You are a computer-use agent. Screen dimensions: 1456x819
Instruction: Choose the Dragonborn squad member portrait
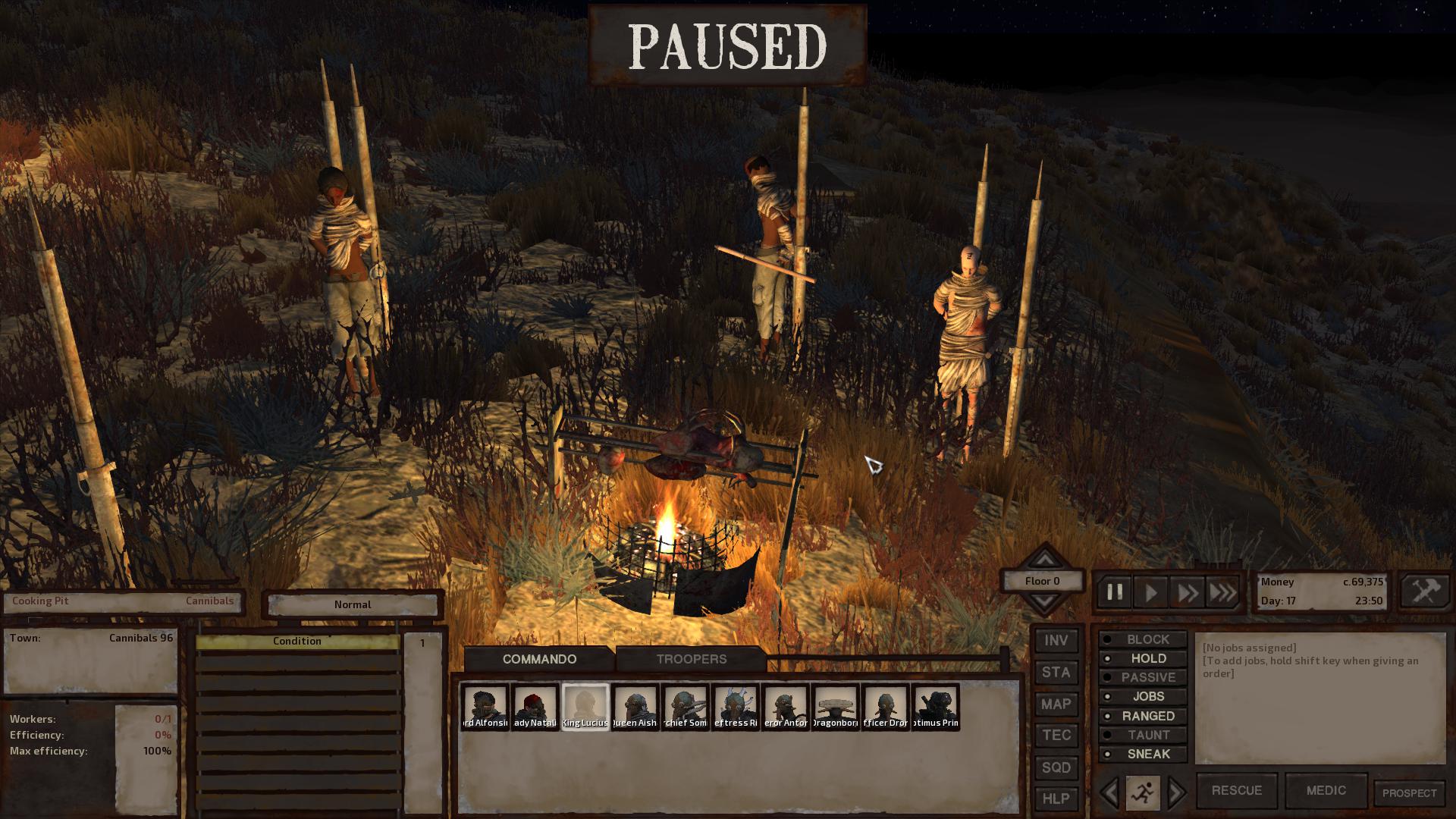click(835, 707)
